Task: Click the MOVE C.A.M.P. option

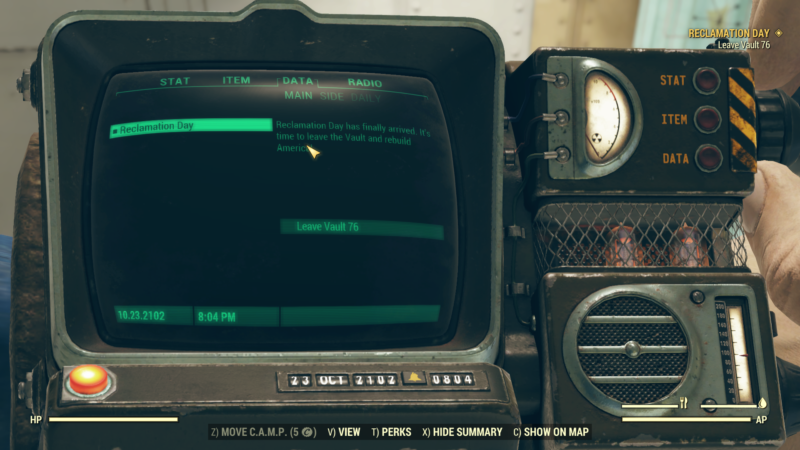Action: point(262,432)
